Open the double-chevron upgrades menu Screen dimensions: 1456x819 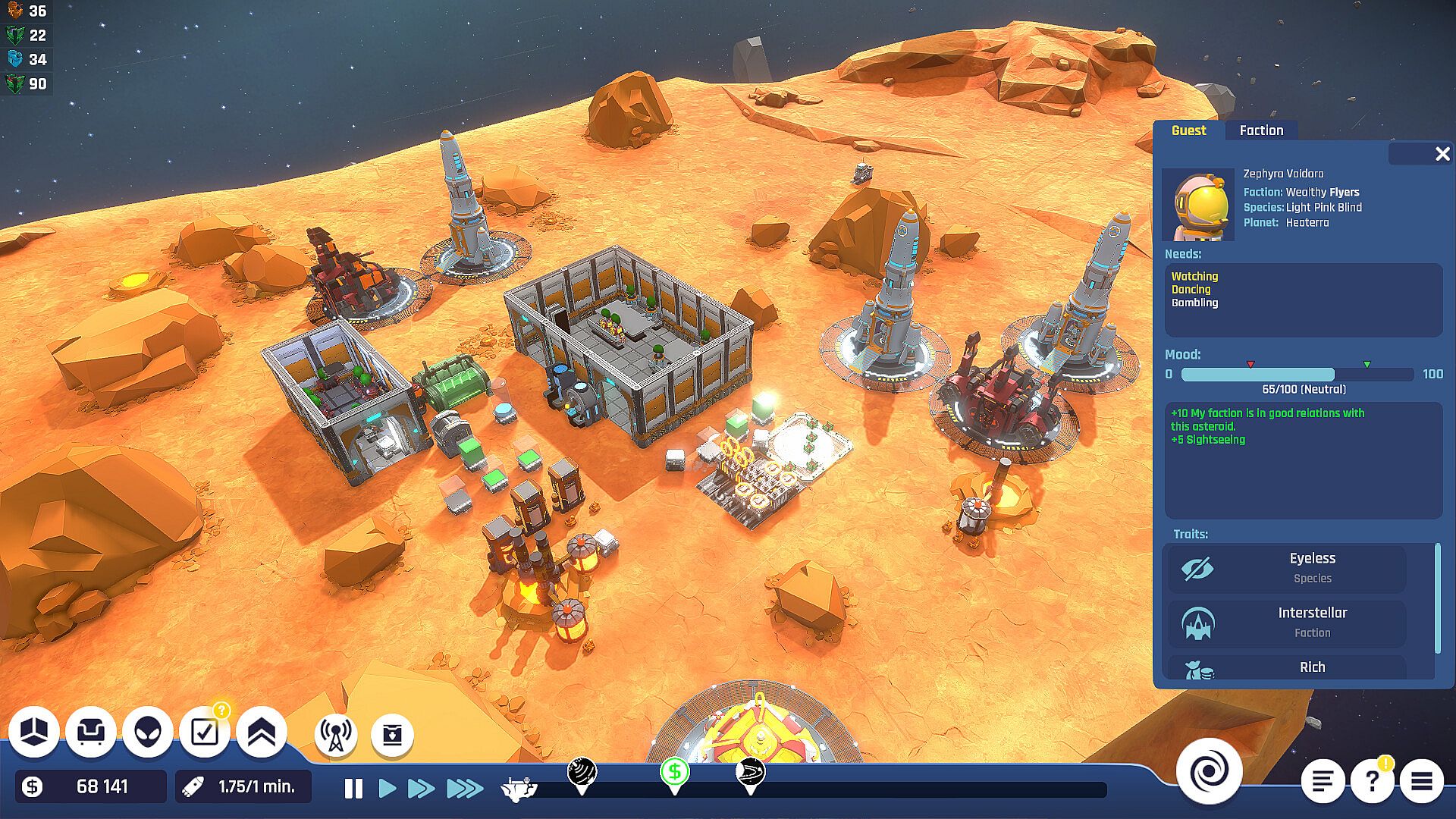click(262, 732)
